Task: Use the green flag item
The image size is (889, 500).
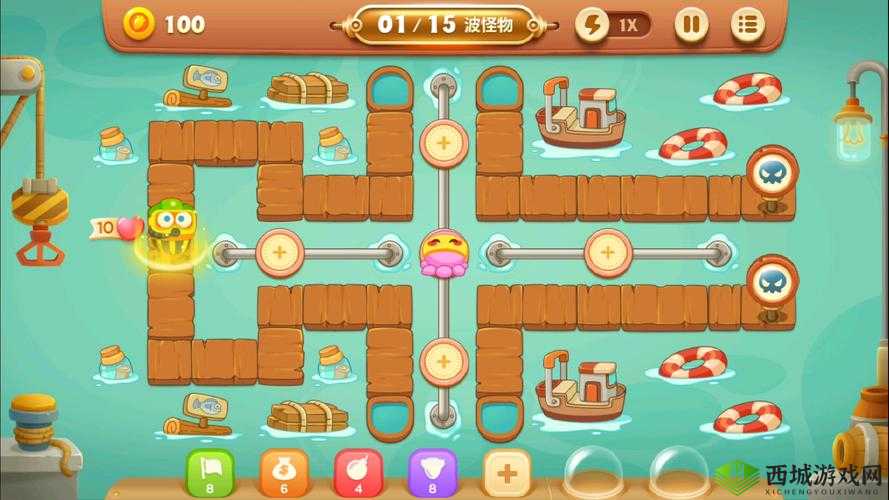Action: (x=210, y=471)
